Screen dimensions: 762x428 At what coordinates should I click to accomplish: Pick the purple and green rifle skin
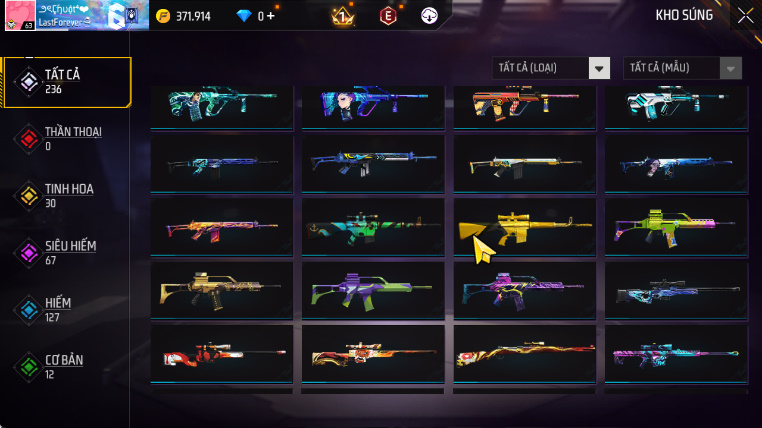[x=370, y=290]
